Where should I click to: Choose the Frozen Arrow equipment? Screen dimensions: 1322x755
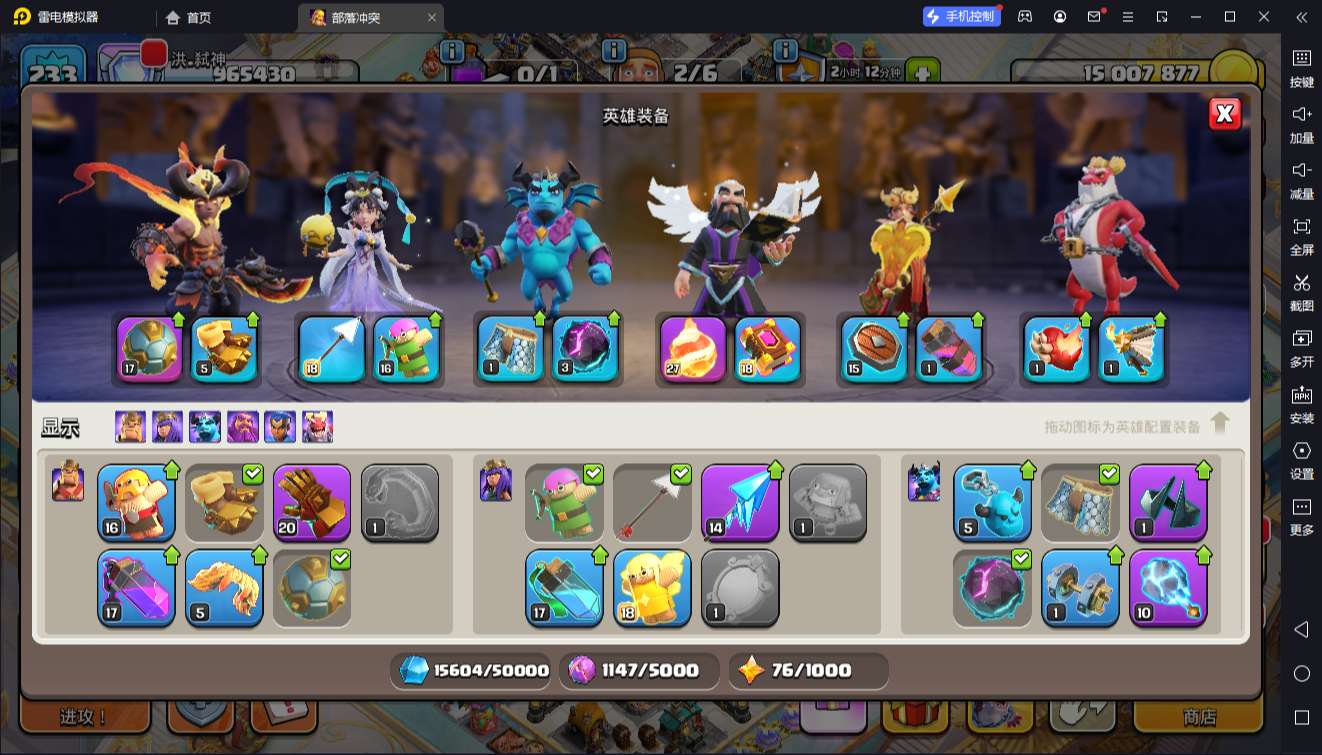click(740, 501)
